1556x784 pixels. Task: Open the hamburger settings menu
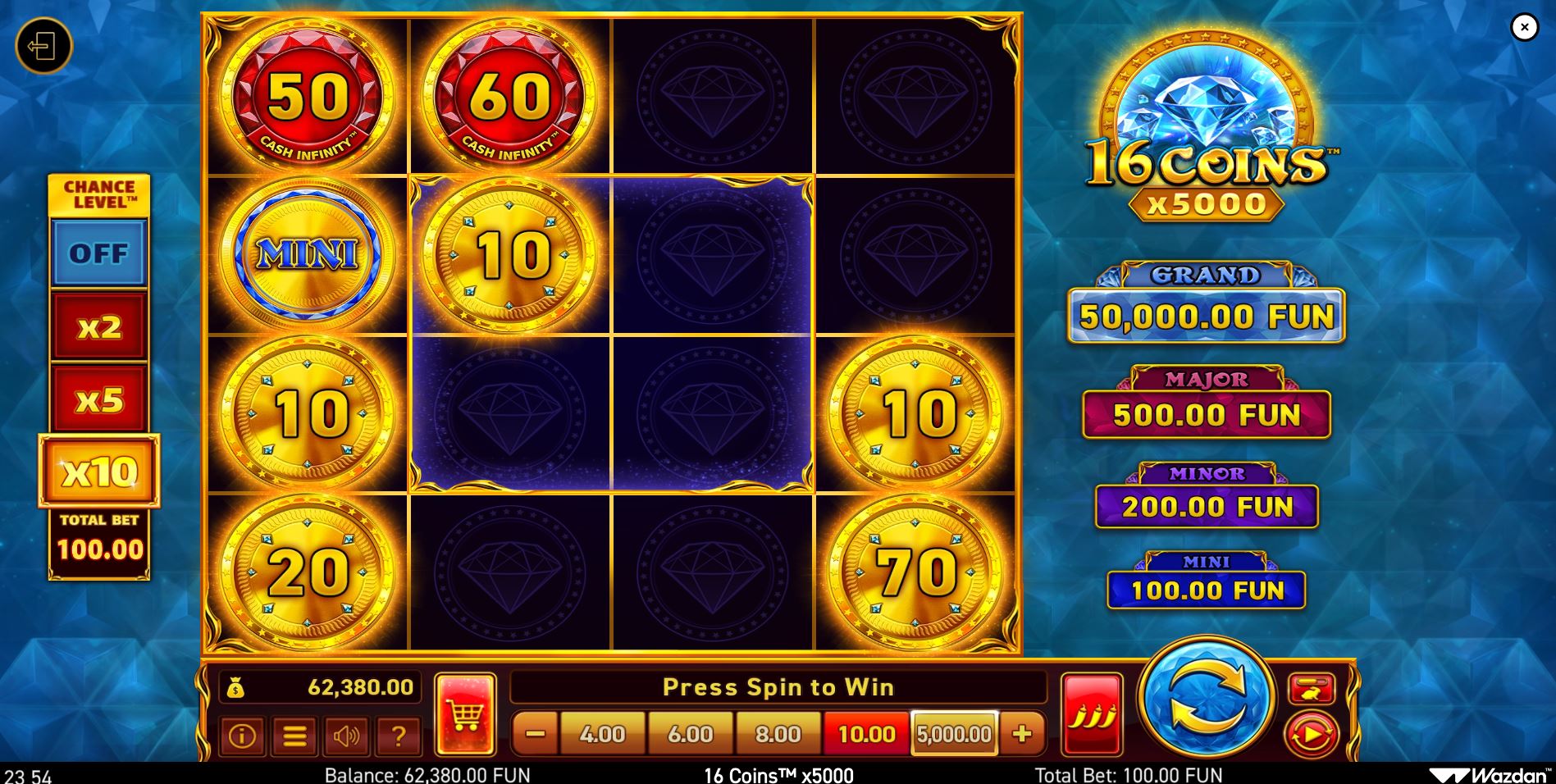295,736
